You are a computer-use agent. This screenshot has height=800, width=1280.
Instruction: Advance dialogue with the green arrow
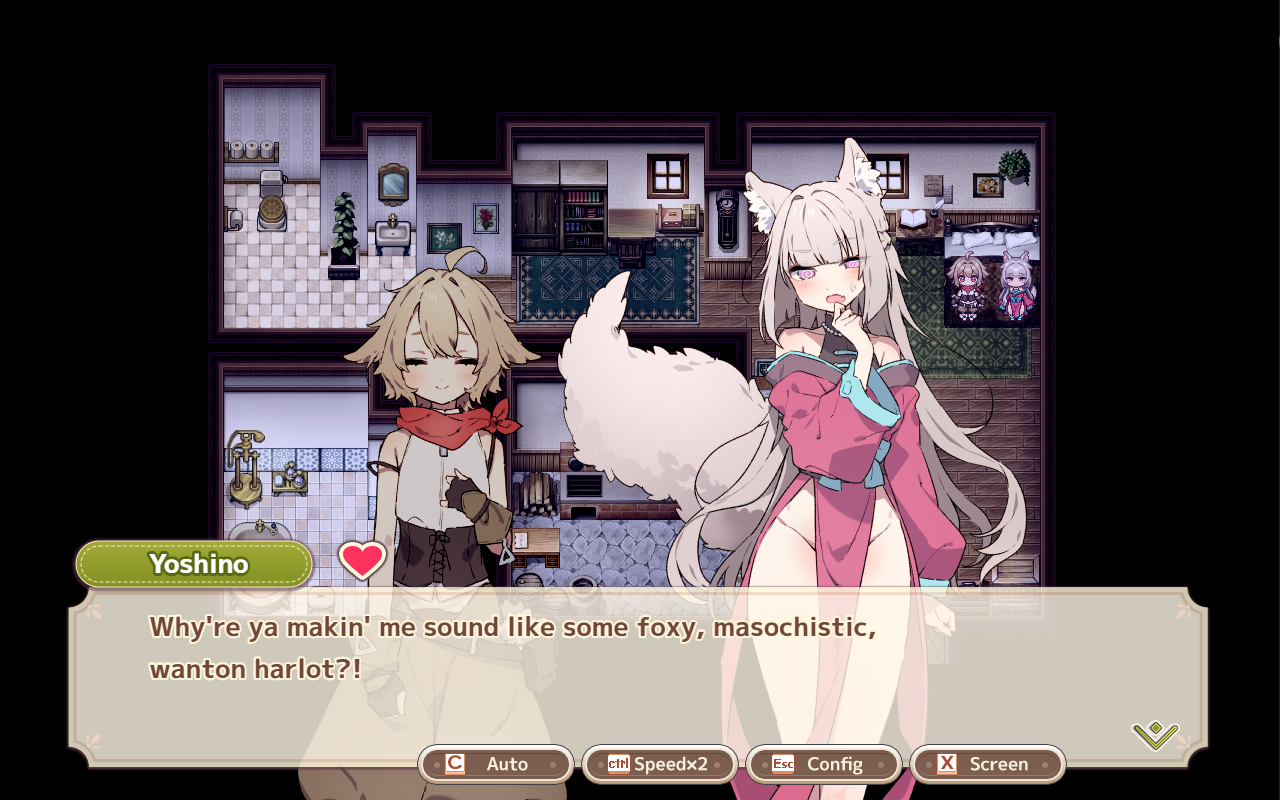coord(1155,736)
